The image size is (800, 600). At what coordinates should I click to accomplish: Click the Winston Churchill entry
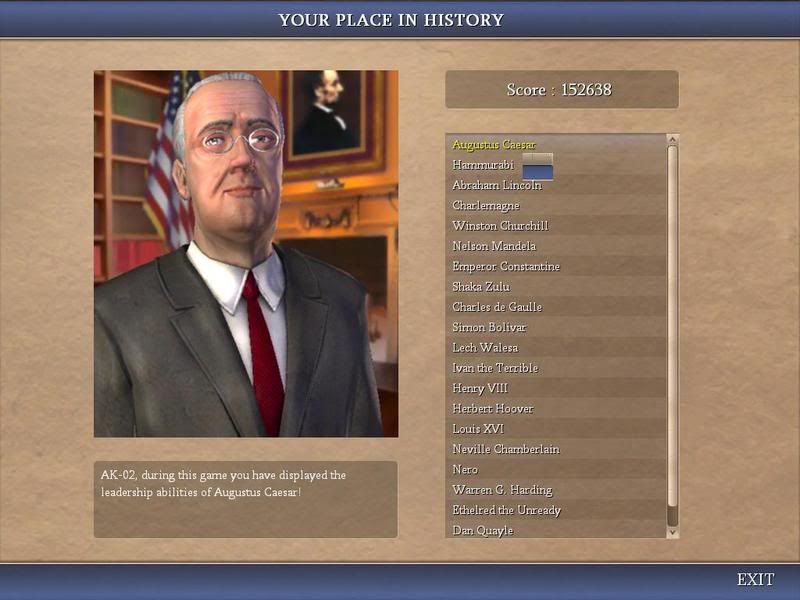tap(500, 226)
